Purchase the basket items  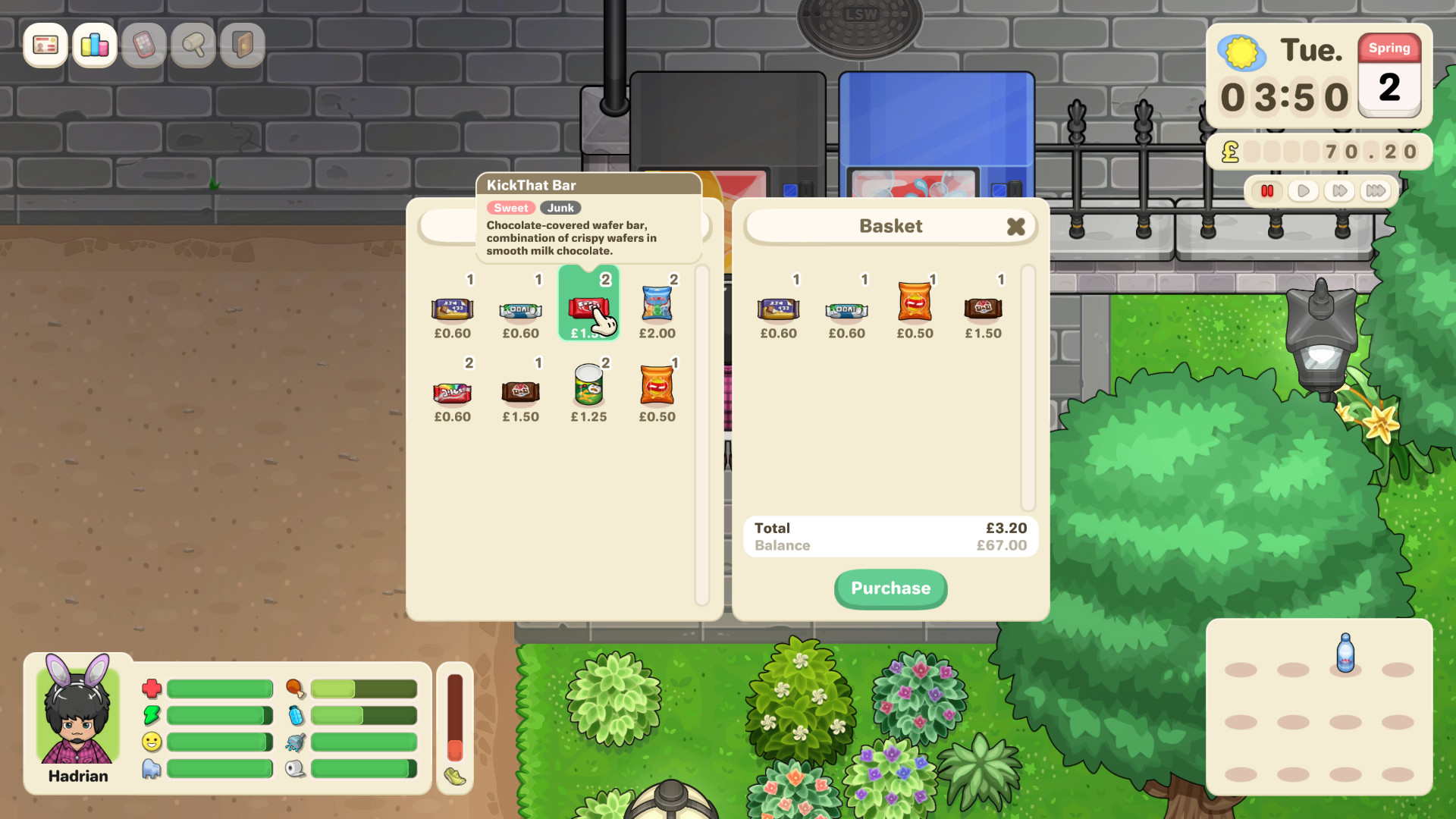click(890, 588)
